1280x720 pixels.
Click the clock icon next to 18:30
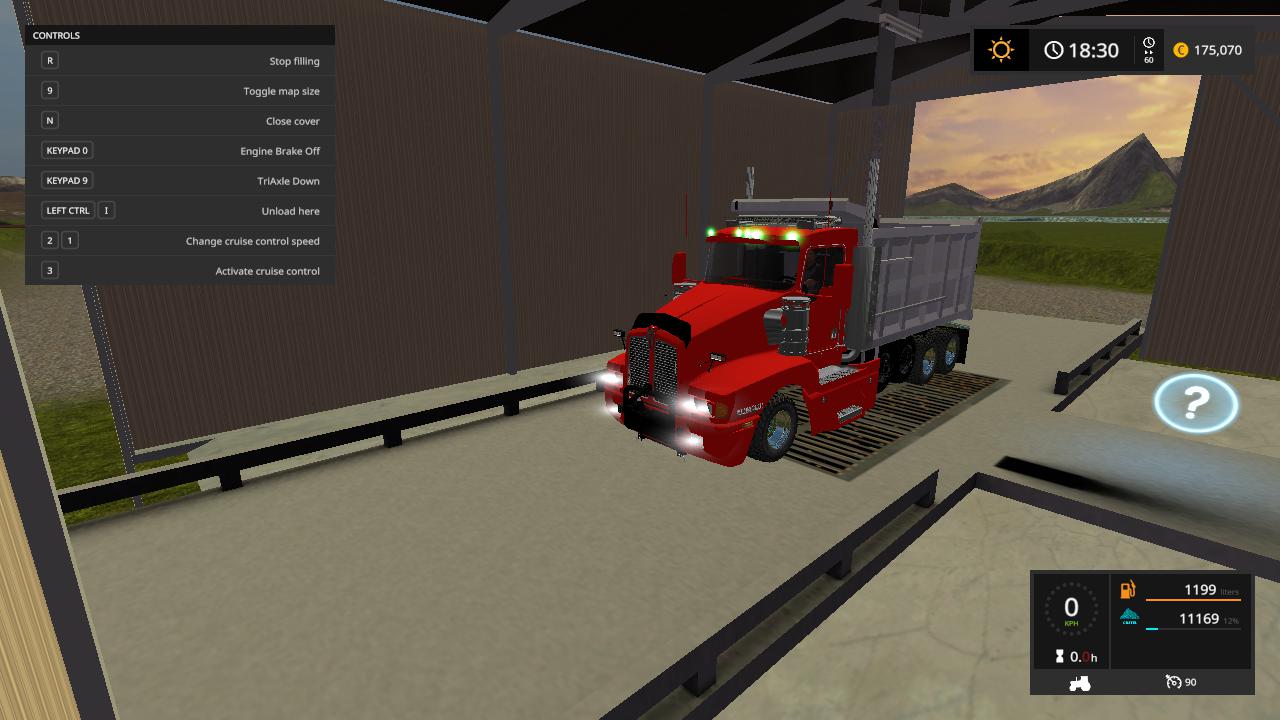pos(1053,49)
